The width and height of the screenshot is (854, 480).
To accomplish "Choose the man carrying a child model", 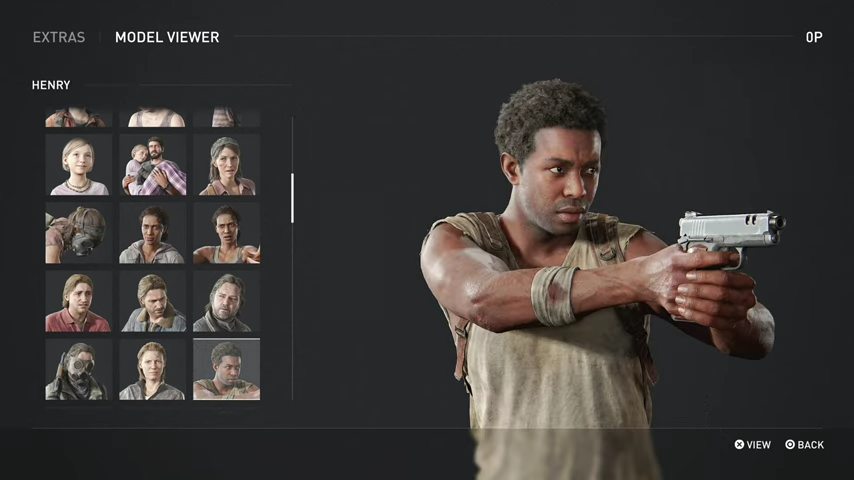I will click(x=152, y=165).
